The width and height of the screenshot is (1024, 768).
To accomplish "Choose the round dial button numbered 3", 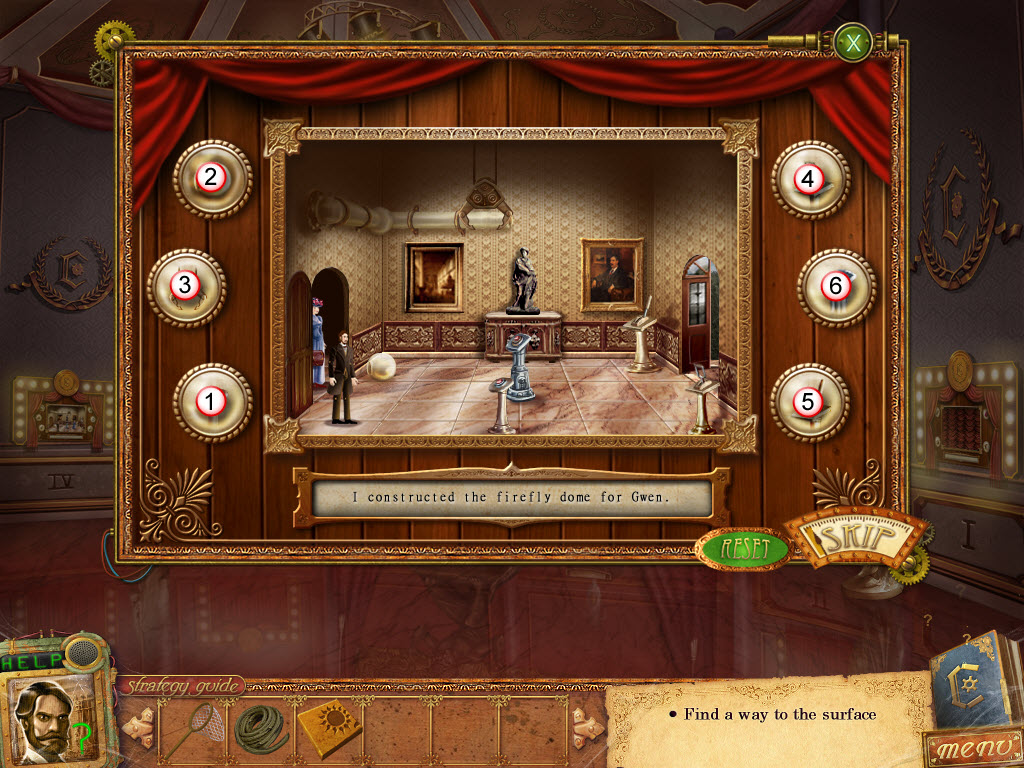I will point(185,286).
